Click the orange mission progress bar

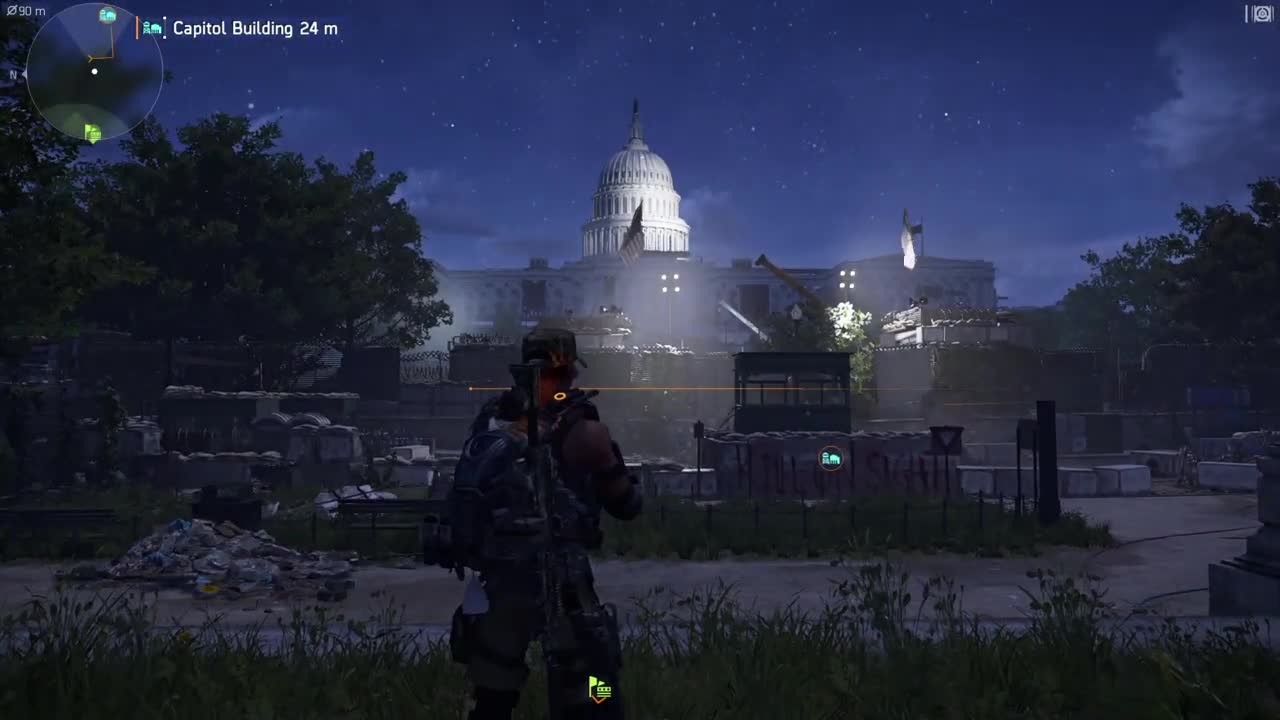[x=138, y=28]
